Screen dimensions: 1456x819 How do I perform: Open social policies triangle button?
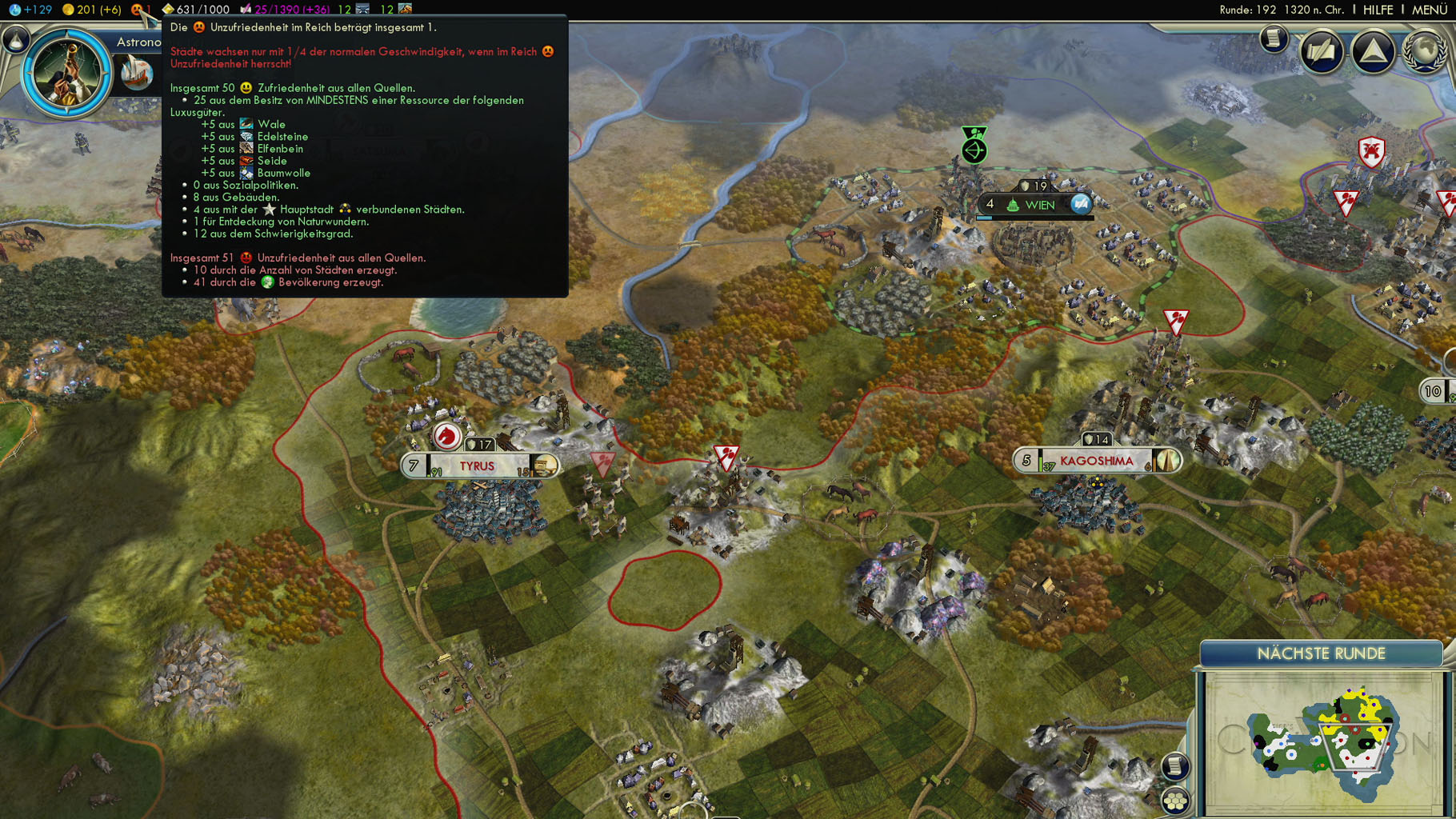(x=1373, y=52)
